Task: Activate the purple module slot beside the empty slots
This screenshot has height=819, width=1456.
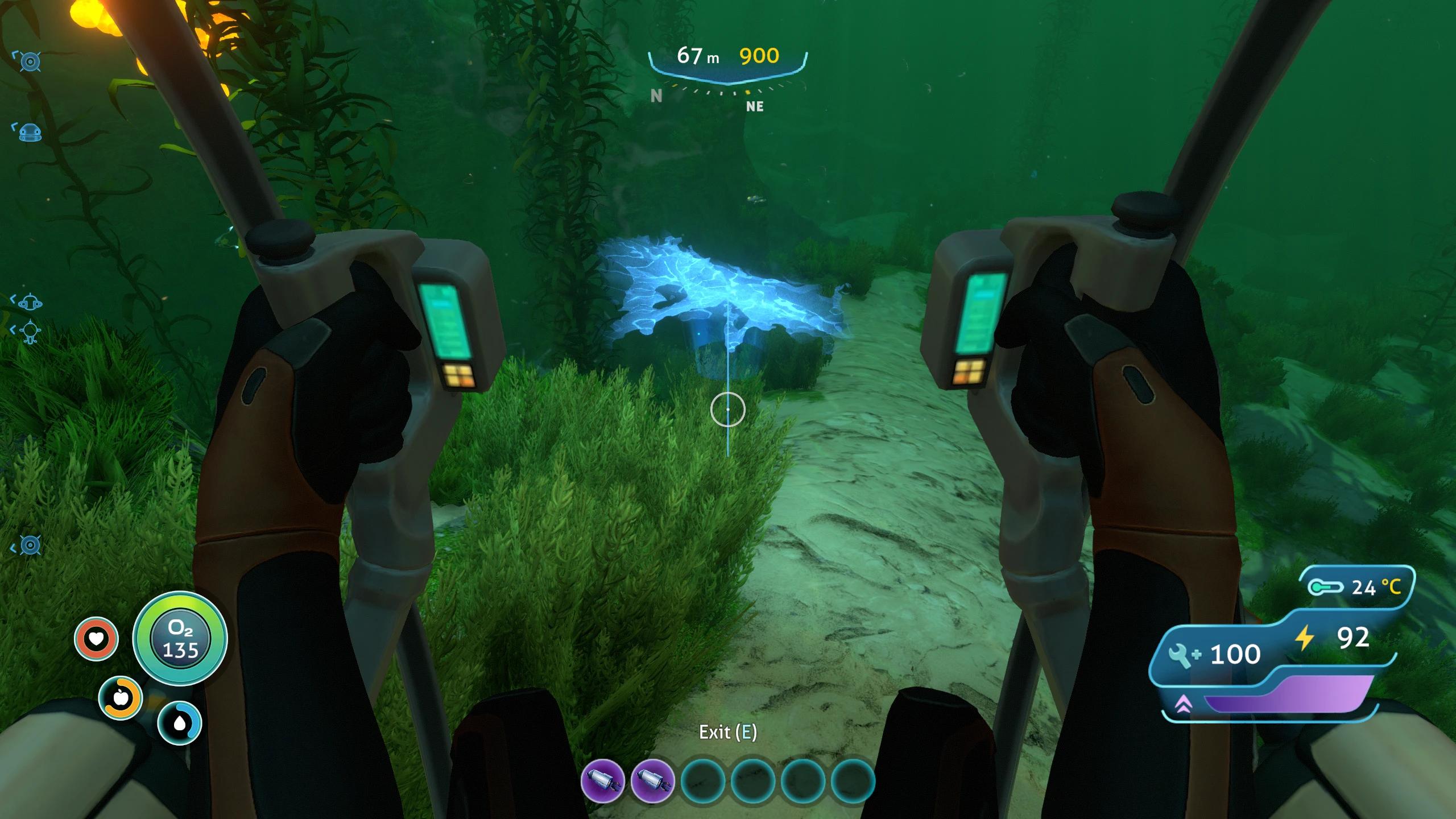Action: tap(652, 781)
